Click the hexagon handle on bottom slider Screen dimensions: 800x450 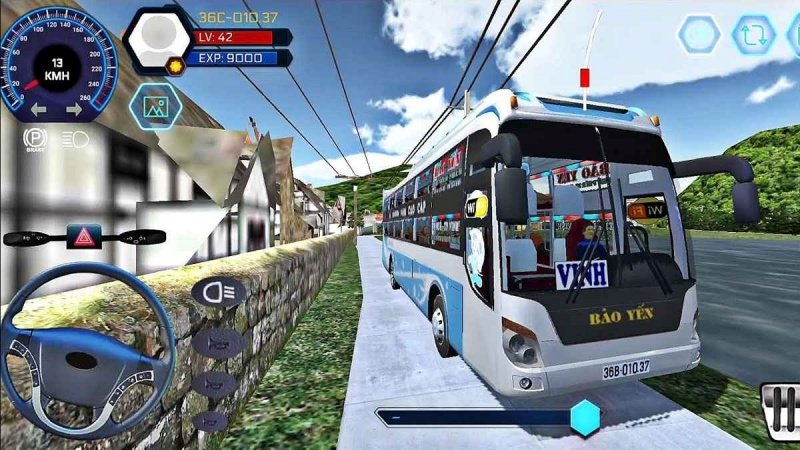tap(585, 417)
